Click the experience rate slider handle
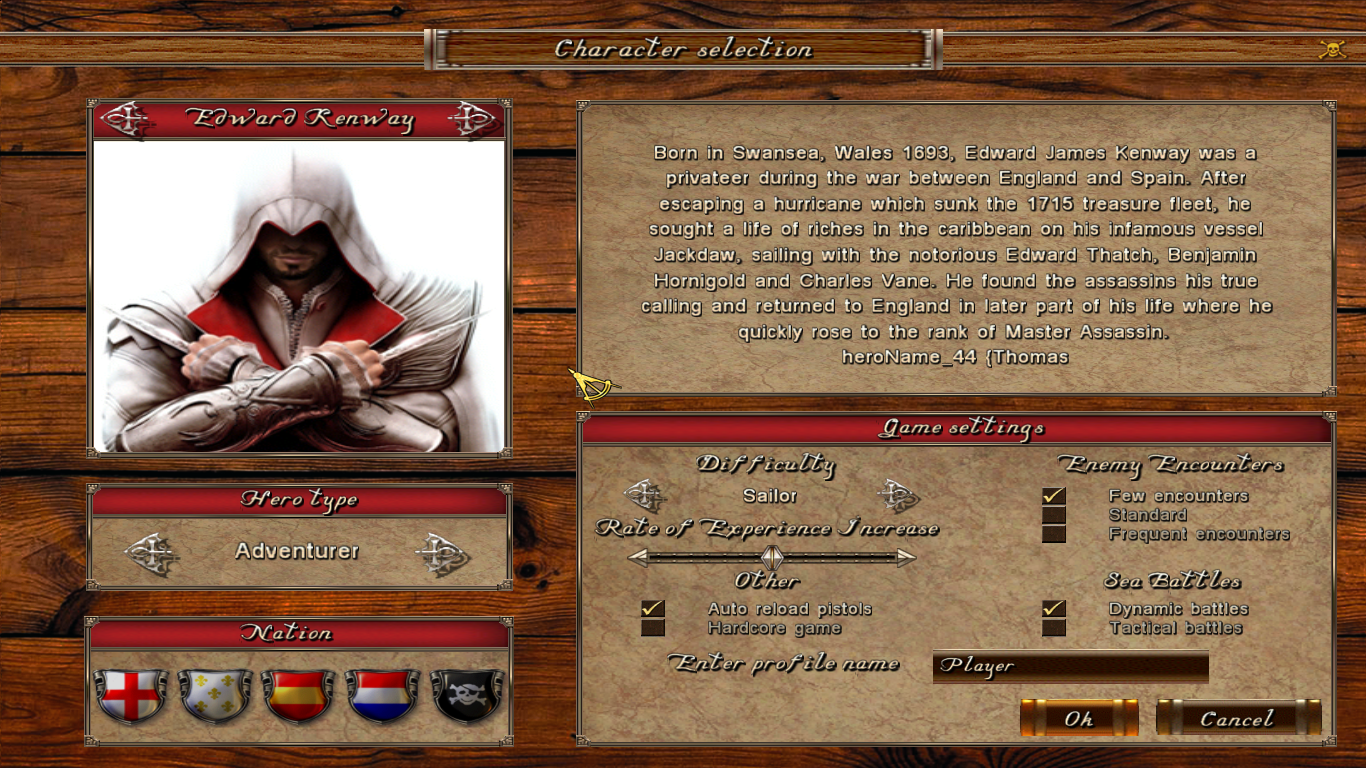The width and height of the screenshot is (1366, 768). pos(771,557)
